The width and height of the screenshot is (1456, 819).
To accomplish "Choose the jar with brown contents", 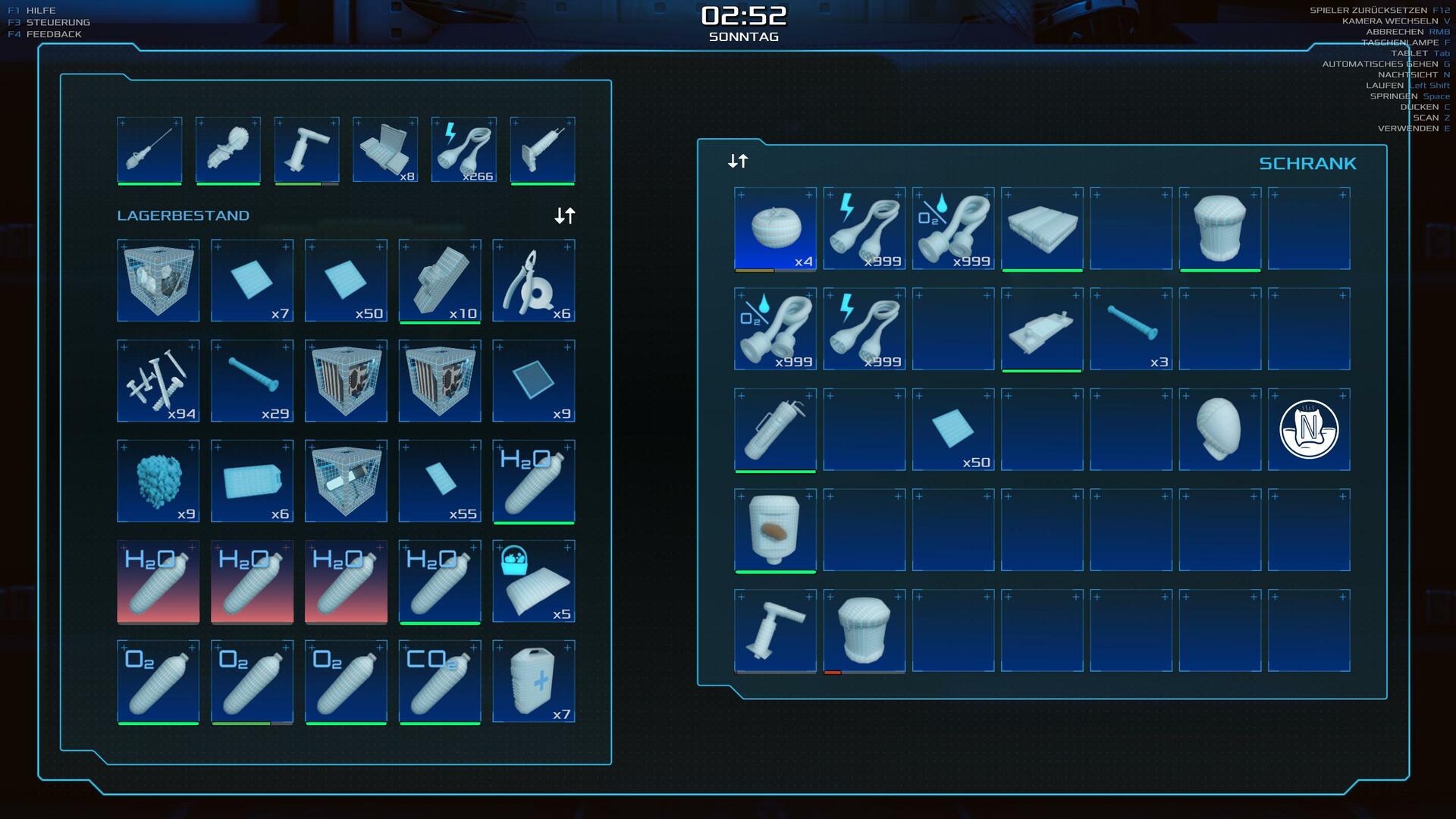I will pyautogui.click(x=775, y=529).
